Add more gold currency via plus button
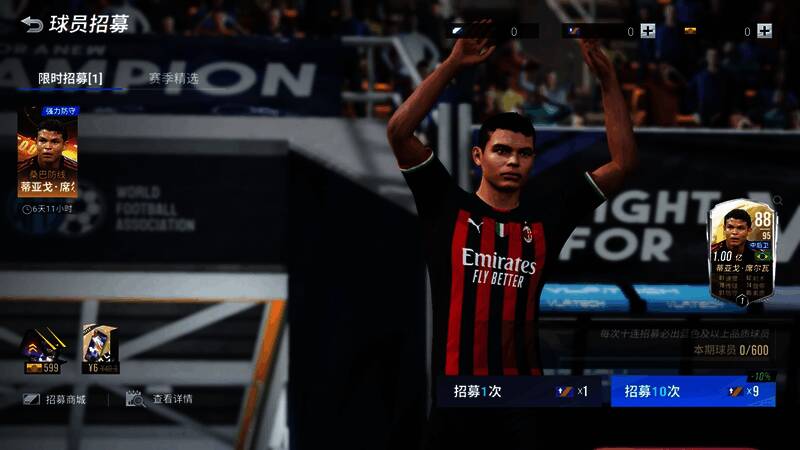The height and width of the screenshot is (450, 800). 765,31
